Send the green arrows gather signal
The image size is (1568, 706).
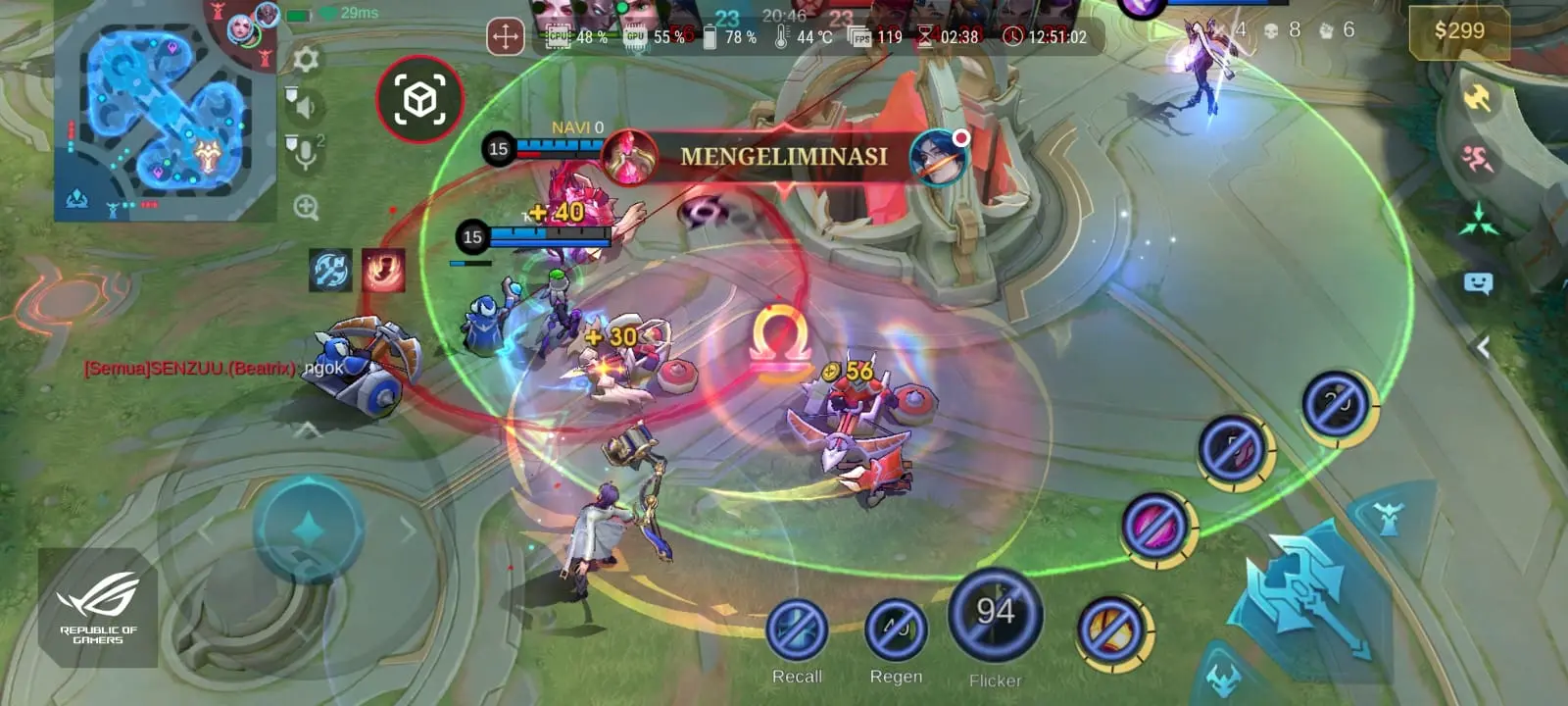tap(1479, 221)
